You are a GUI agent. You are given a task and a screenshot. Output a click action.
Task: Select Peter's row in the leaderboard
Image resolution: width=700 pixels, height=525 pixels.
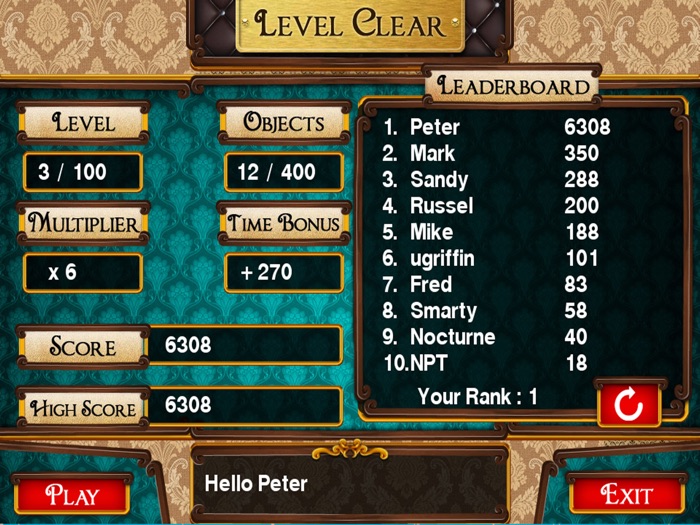(497, 127)
